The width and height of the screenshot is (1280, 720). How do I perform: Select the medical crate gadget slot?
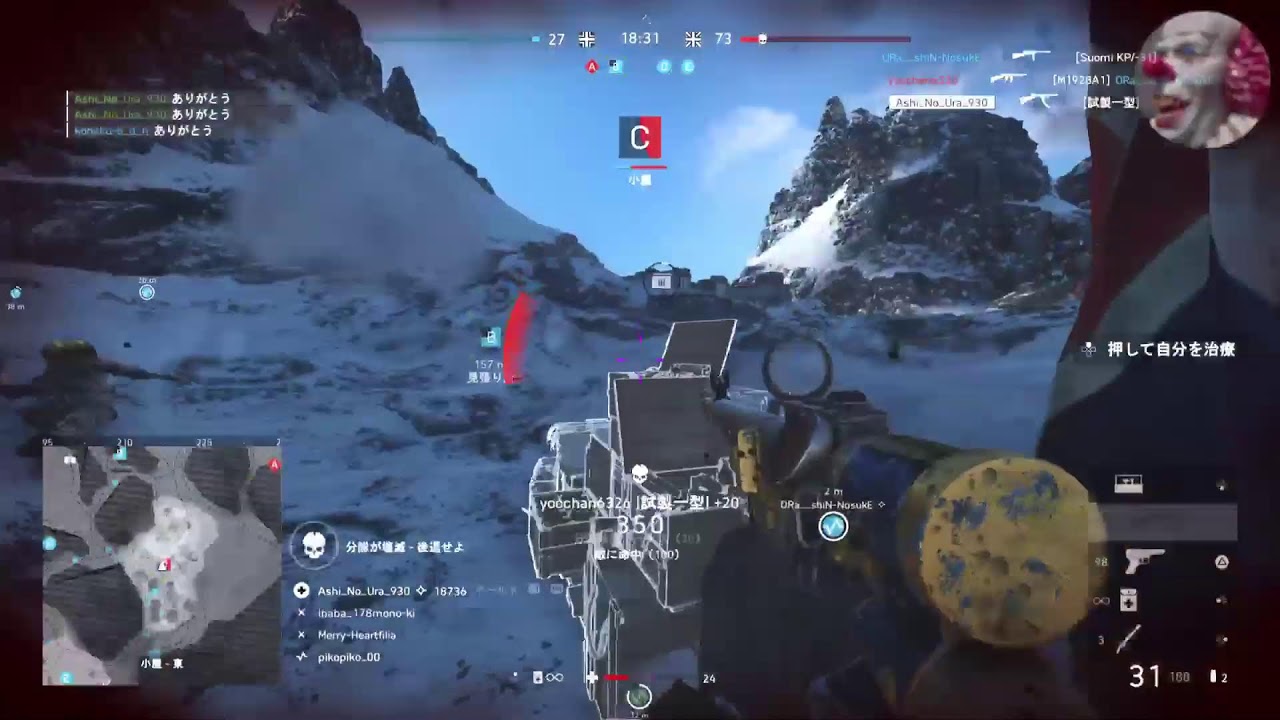1128,485
